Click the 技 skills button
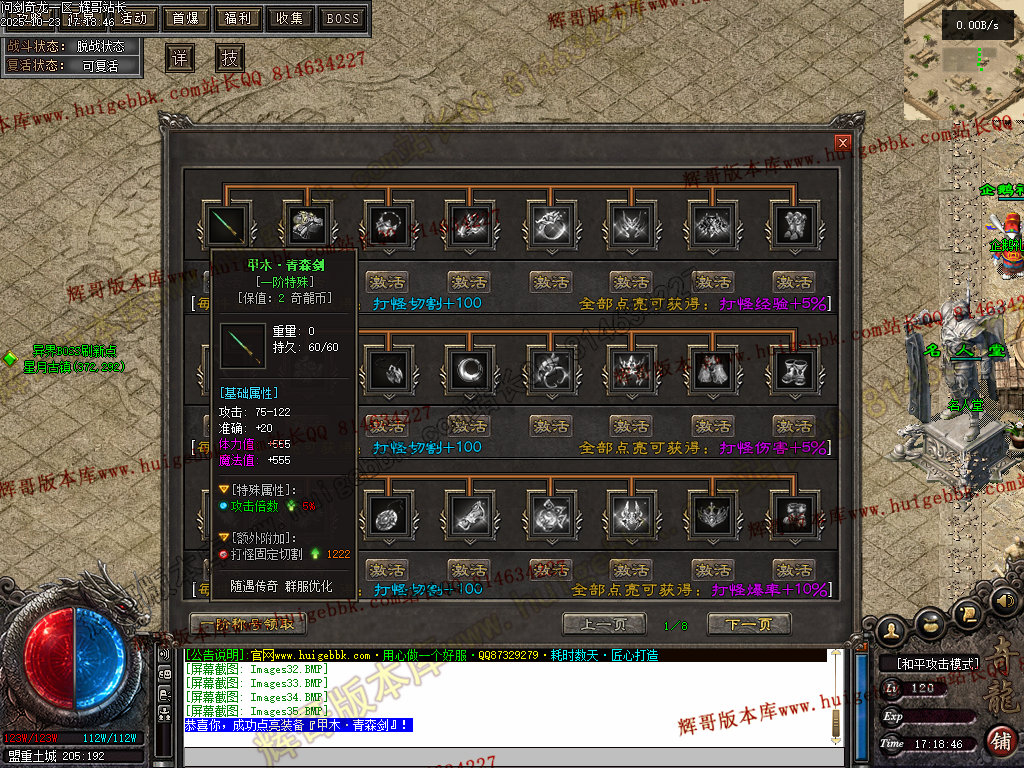 pyautogui.click(x=230, y=58)
